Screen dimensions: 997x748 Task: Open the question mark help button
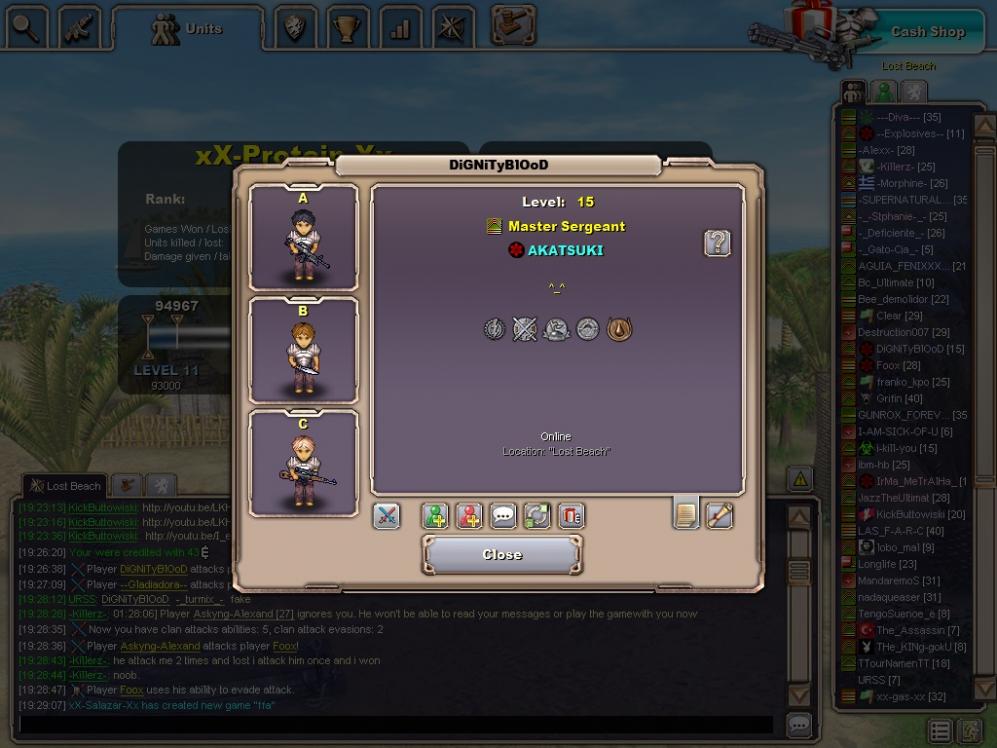(x=717, y=242)
